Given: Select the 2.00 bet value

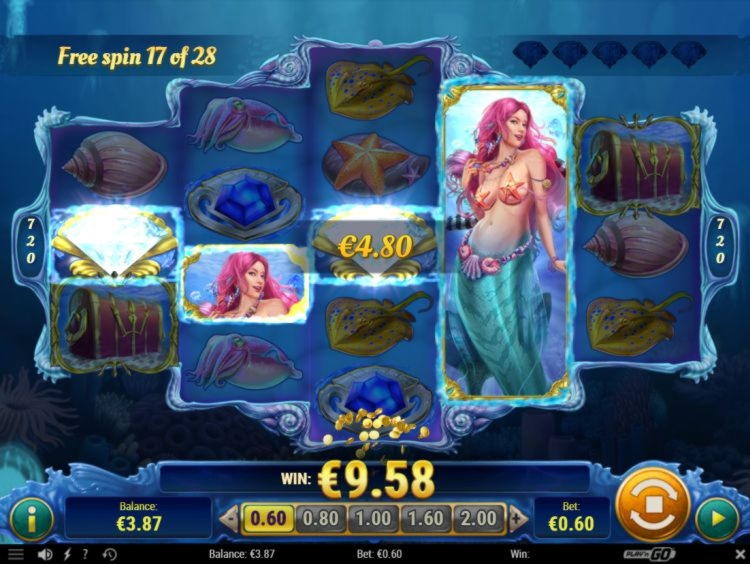Looking at the screenshot, I should (481, 518).
